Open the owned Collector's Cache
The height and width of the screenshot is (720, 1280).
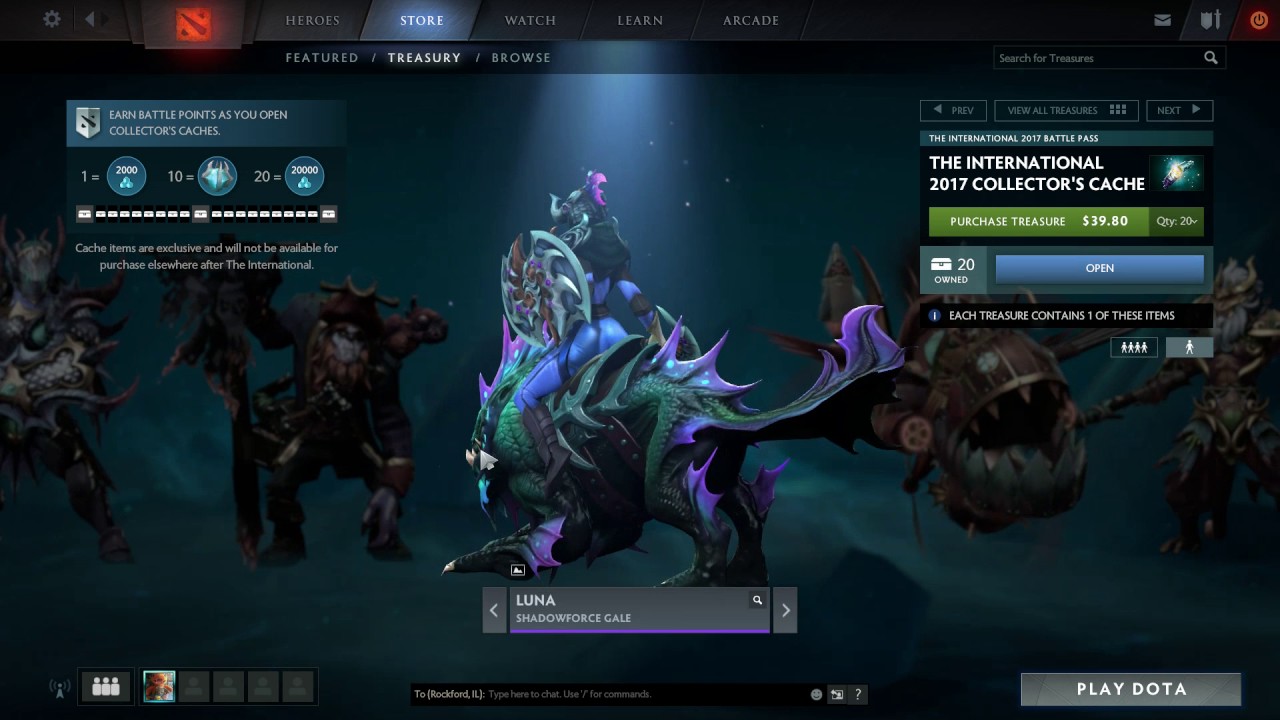tap(1099, 268)
